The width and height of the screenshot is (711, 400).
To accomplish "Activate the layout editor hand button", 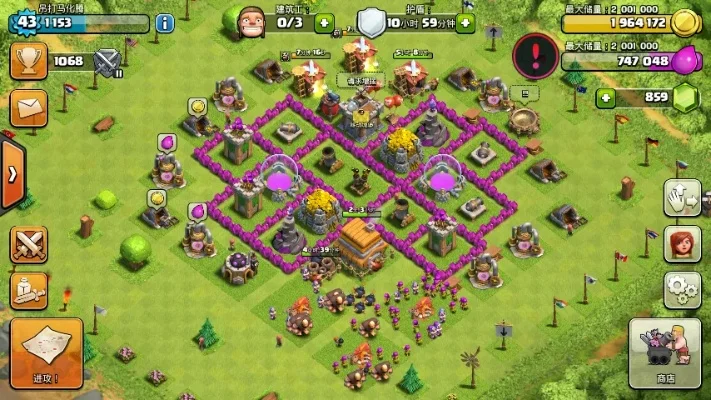I will click(x=680, y=197).
